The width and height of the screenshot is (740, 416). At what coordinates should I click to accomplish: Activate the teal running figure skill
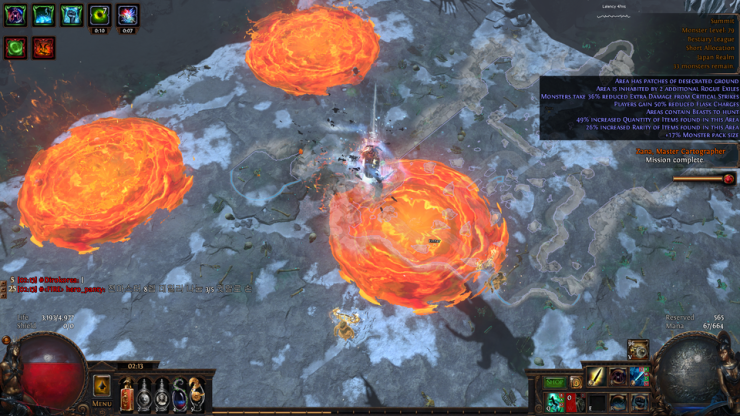555,402
